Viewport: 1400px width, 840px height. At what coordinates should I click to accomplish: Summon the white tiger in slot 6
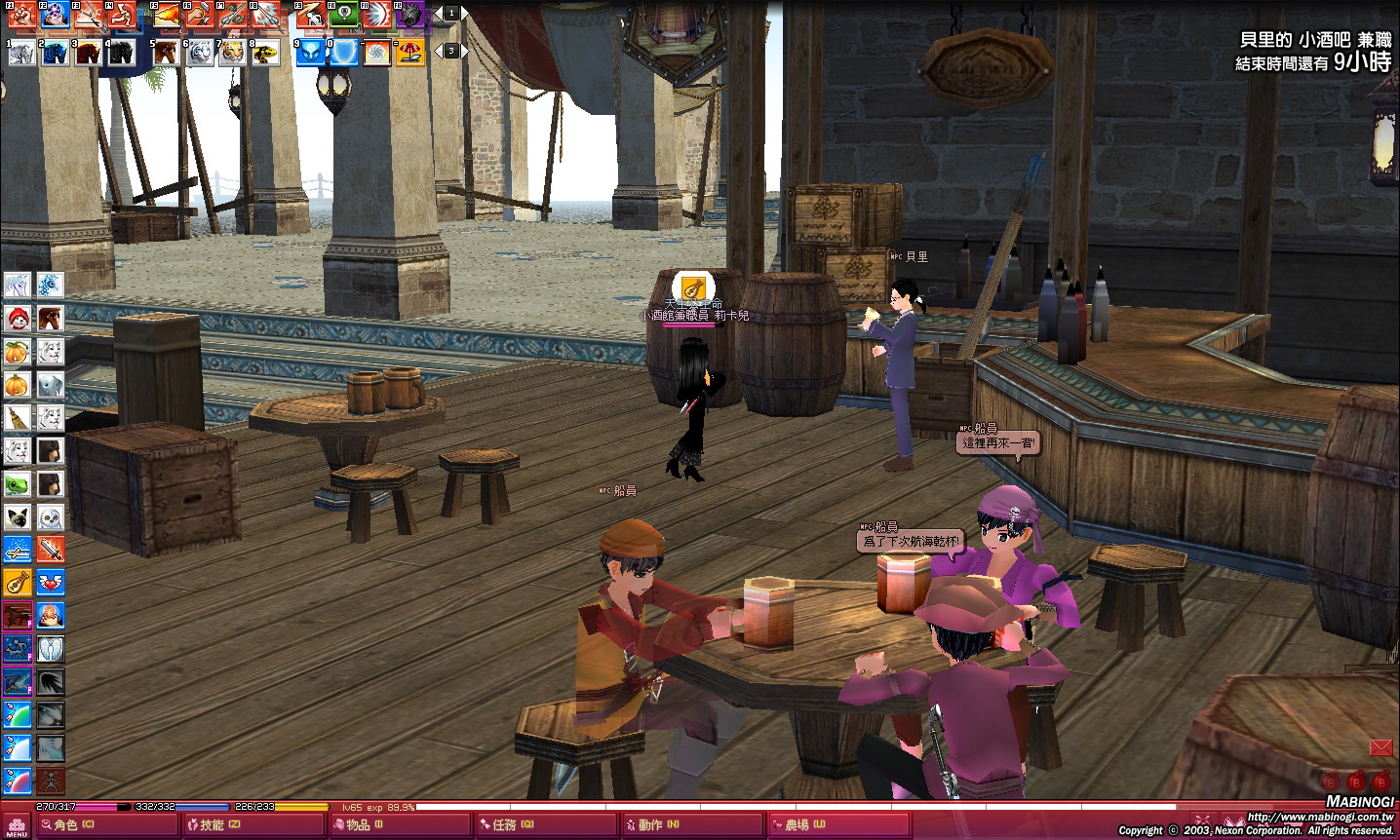pos(199,53)
